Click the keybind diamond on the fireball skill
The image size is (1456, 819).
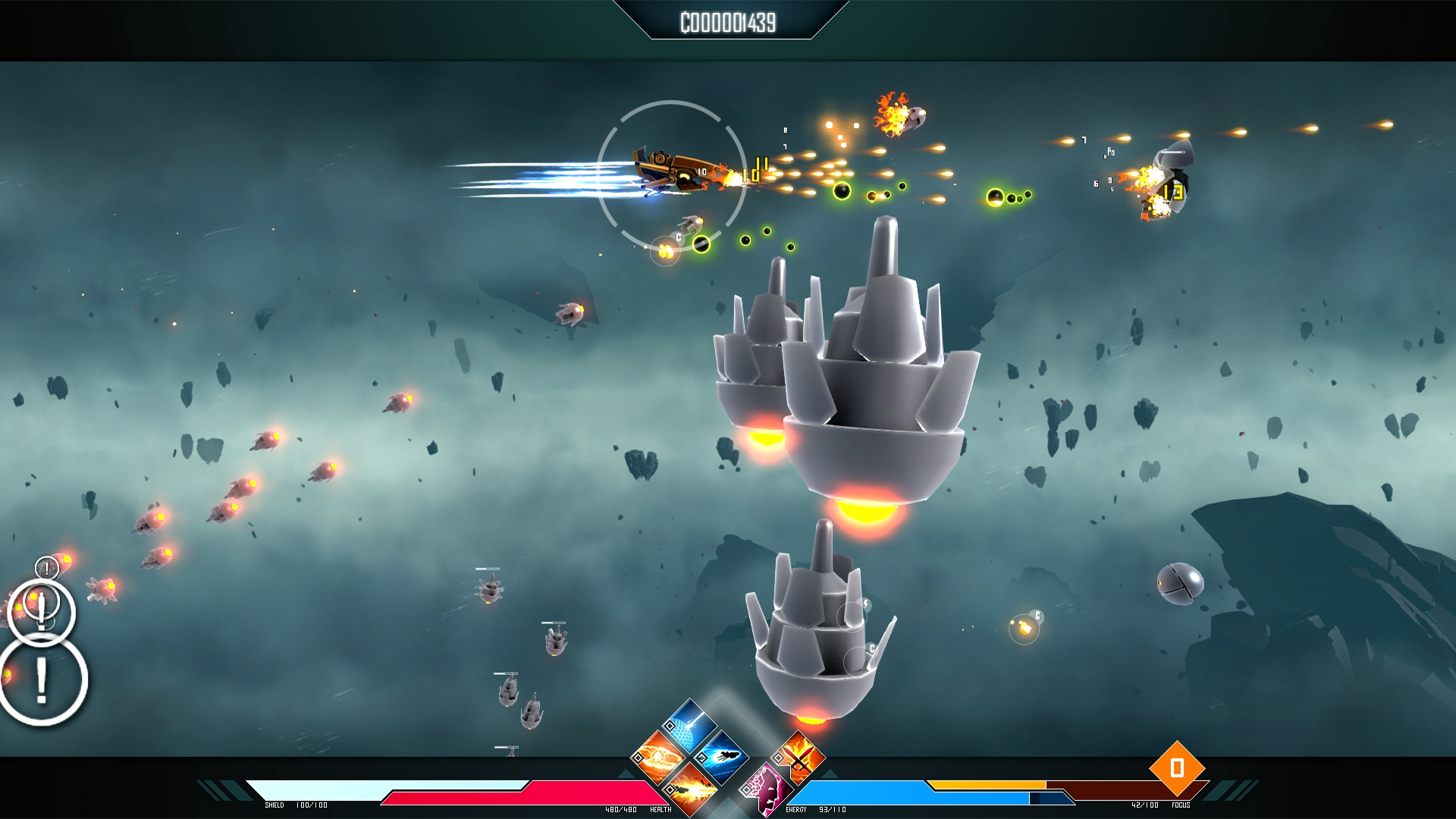tap(639, 759)
